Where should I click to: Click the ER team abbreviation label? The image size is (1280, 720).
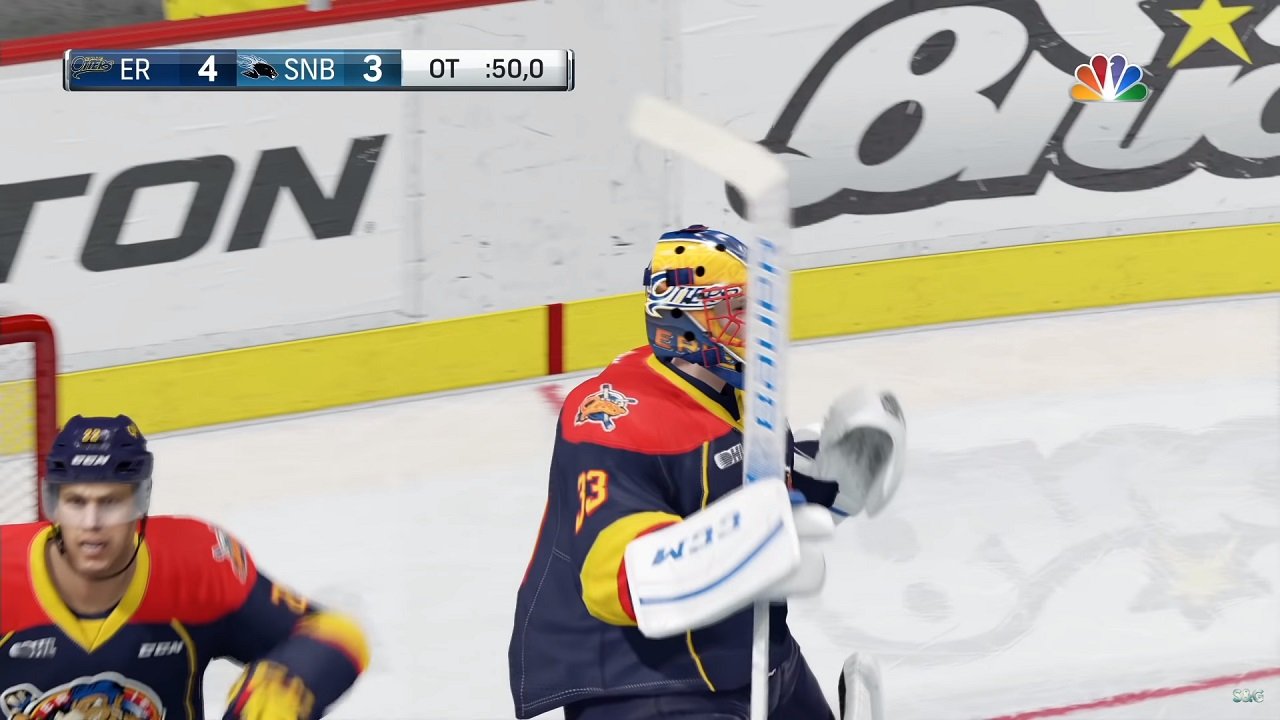coord(137,70)
